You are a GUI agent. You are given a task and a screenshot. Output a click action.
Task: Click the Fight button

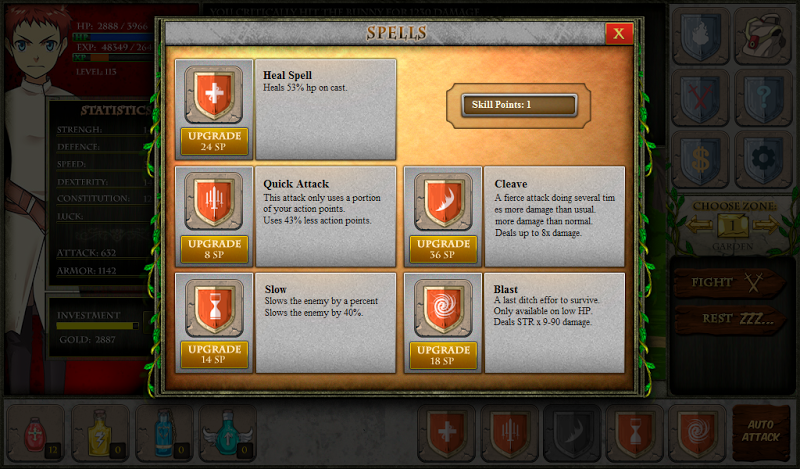click(726, 283)
